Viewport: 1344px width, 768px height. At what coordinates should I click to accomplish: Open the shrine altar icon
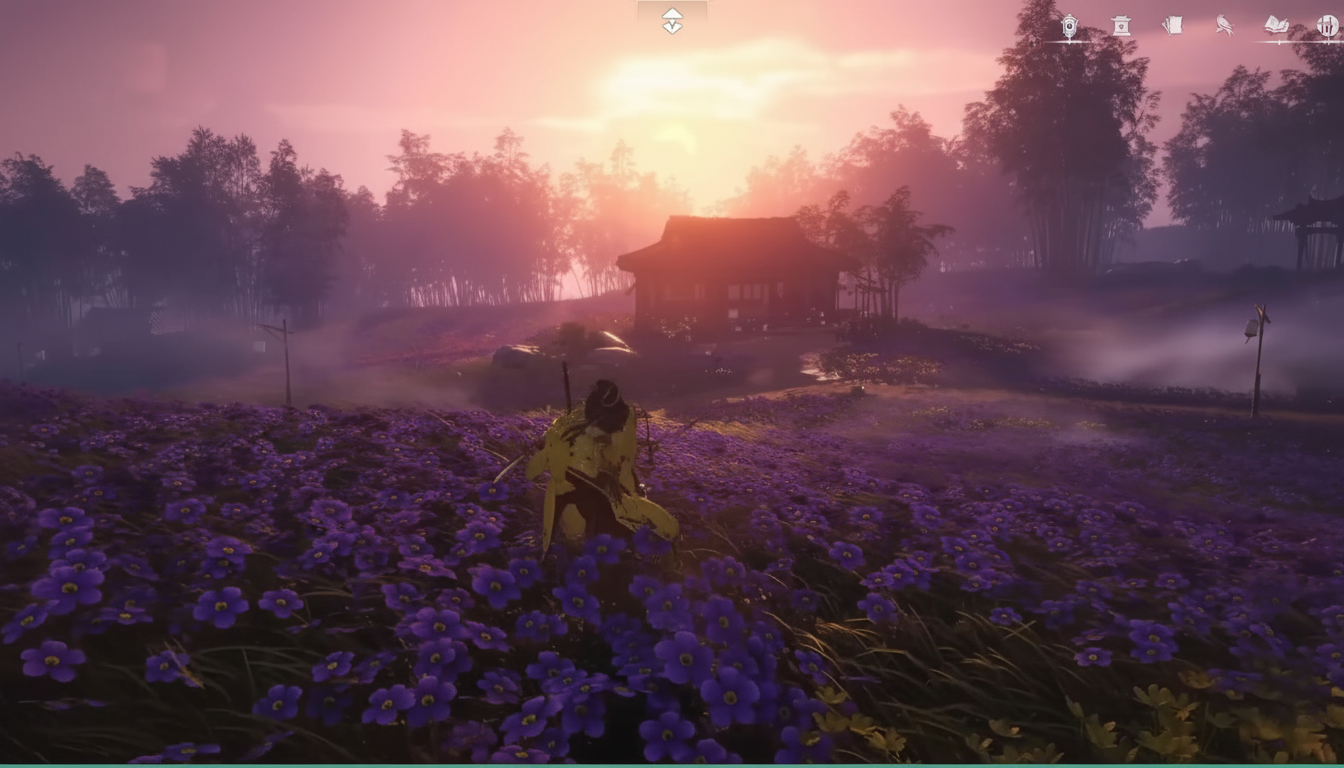pyautogui.click(x=1121, y=26)
